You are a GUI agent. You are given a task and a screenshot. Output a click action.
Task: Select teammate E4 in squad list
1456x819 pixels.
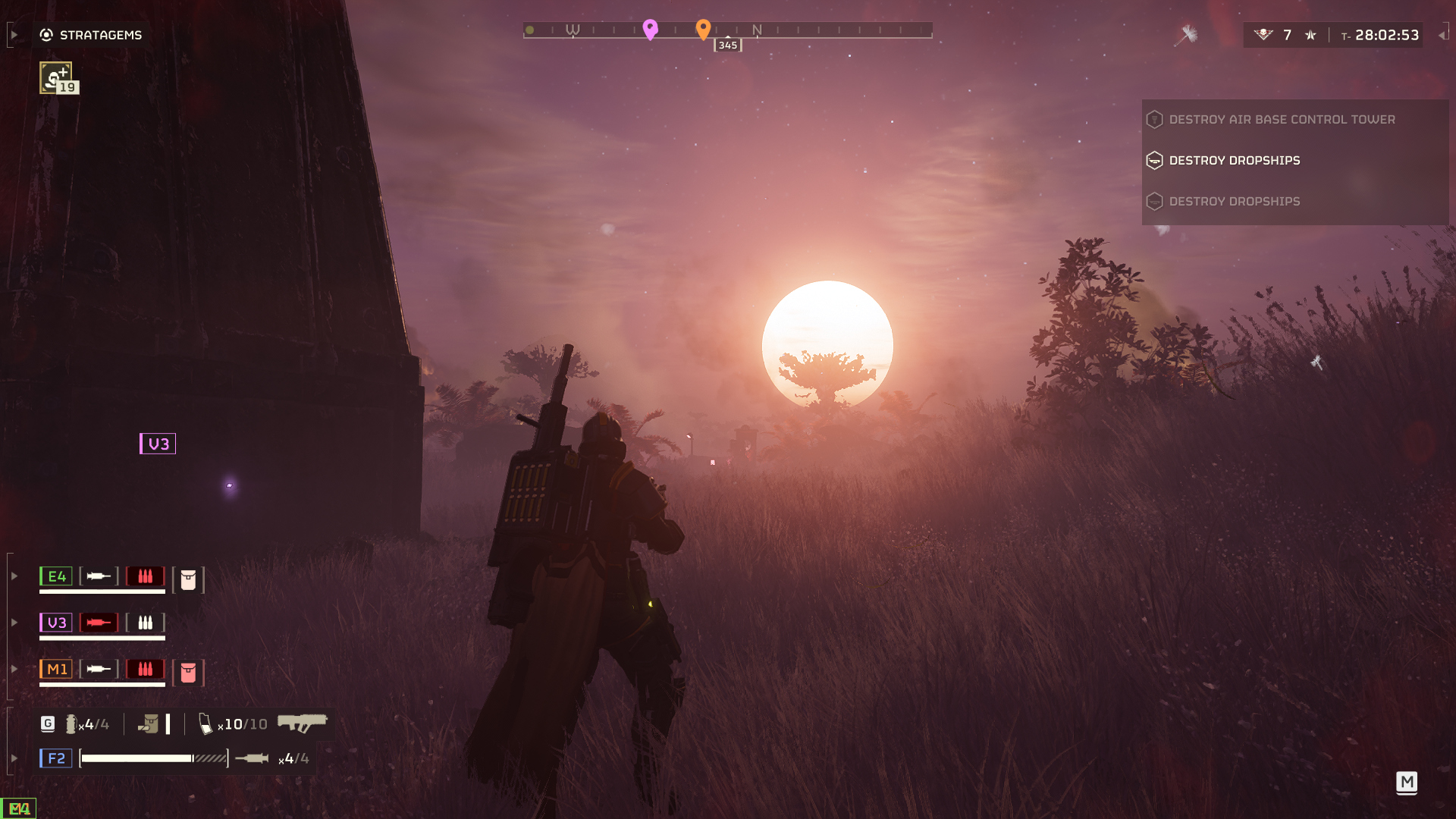56,576
